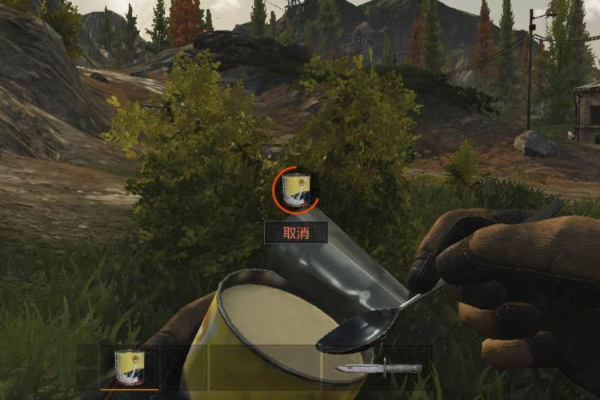The height and width of the screenshot is (400, 600).
Task: Select the combat knife hotbar slot
Action: click(377, 368)
